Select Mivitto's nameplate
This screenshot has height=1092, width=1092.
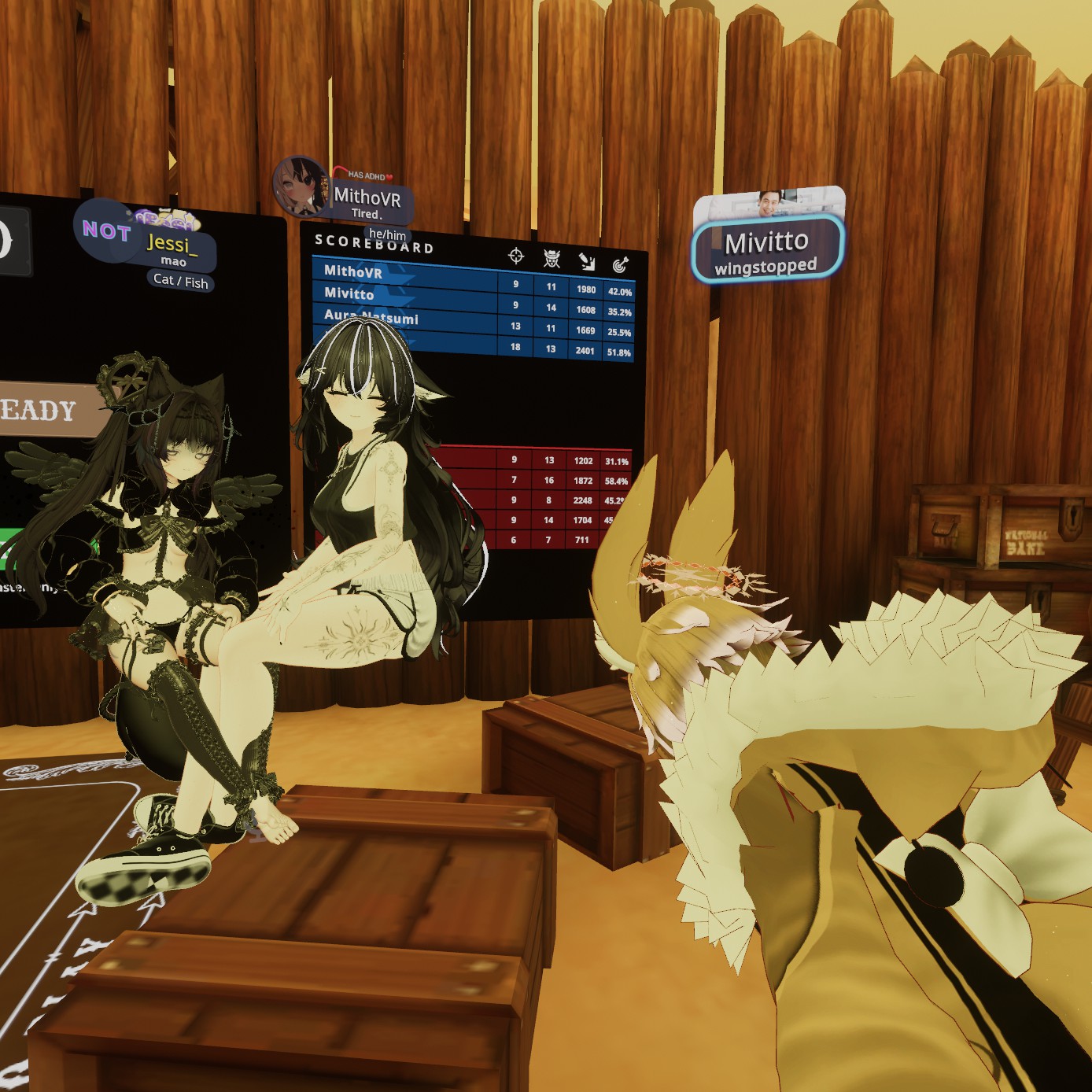pyautogui.click(x=767, y=249)
